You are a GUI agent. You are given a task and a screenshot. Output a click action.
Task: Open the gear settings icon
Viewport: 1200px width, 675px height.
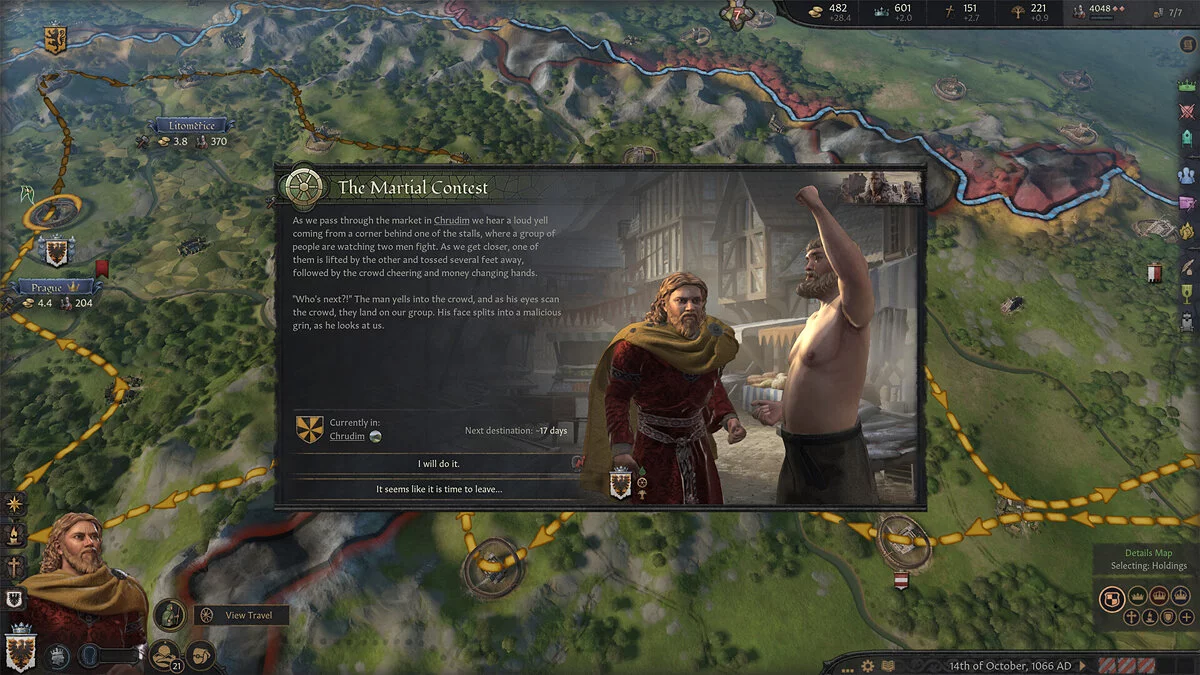coord(868,665)
